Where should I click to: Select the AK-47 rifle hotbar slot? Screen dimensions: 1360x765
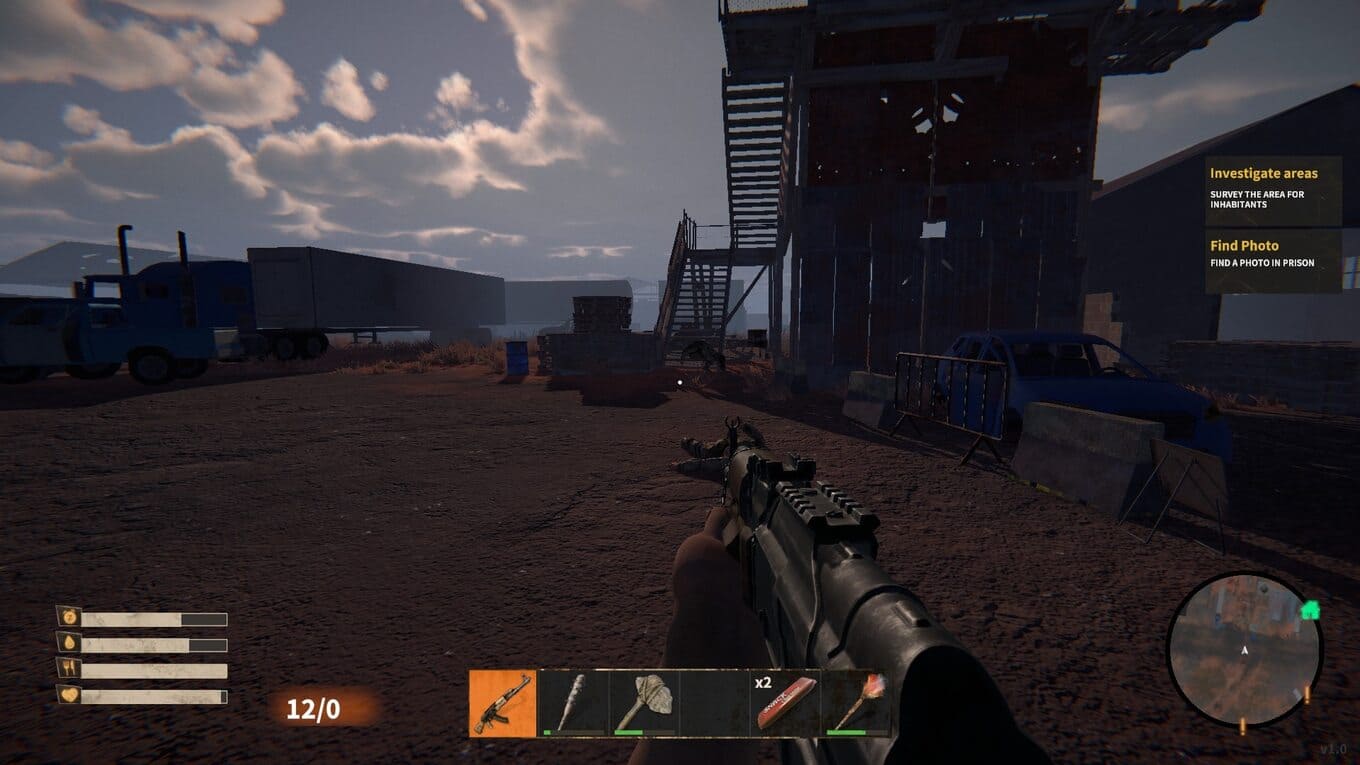(503, 703)
